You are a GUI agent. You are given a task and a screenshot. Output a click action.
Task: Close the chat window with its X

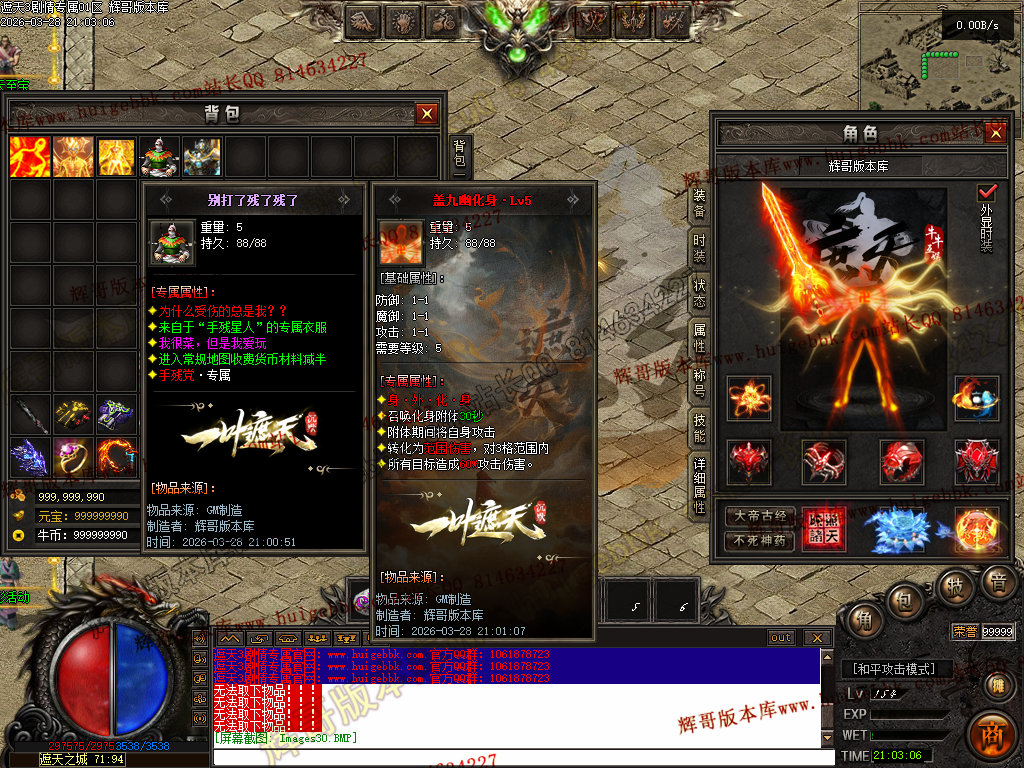[x=817, y=638]
